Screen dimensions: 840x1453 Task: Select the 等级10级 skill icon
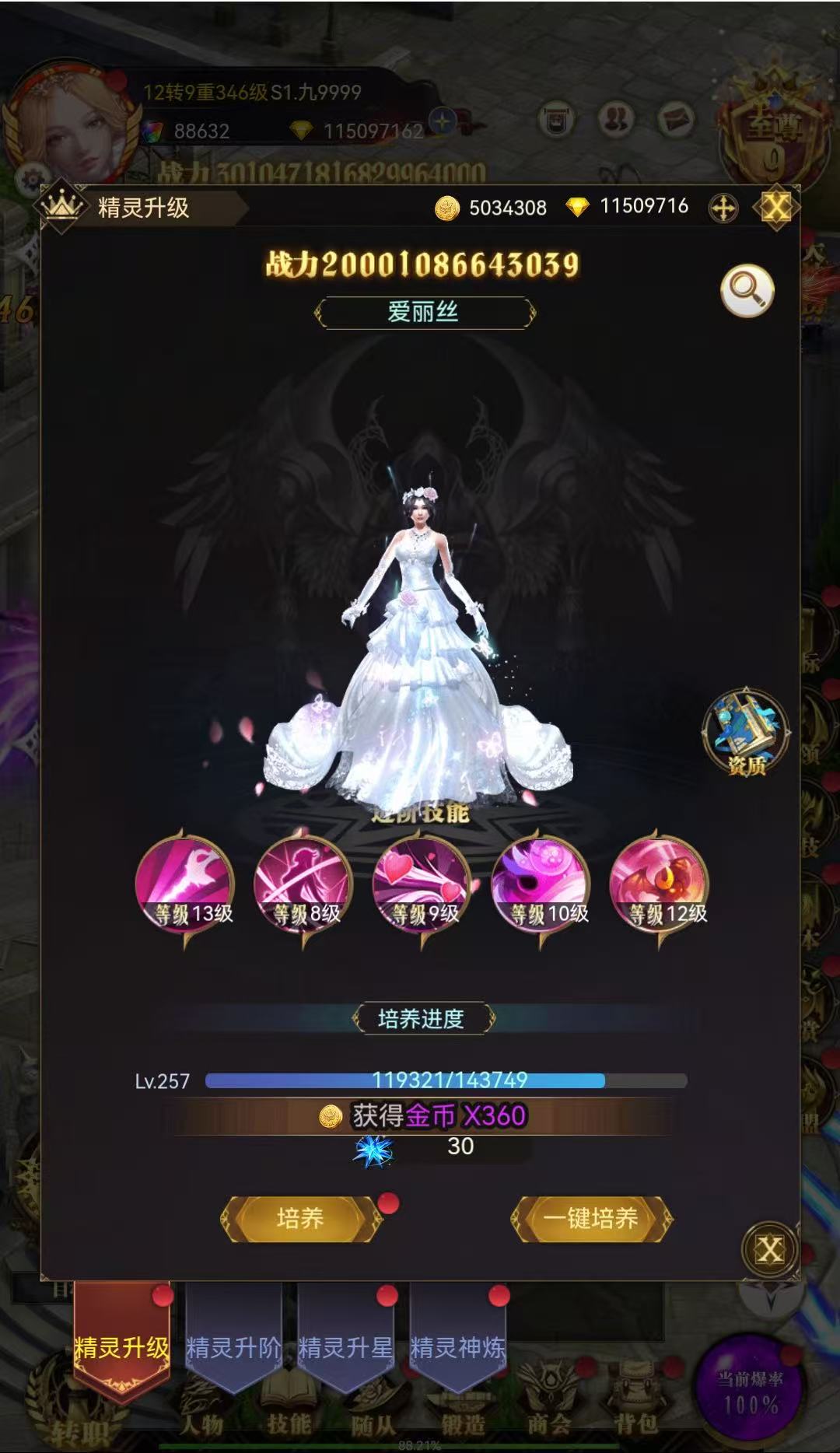point(541,884)
